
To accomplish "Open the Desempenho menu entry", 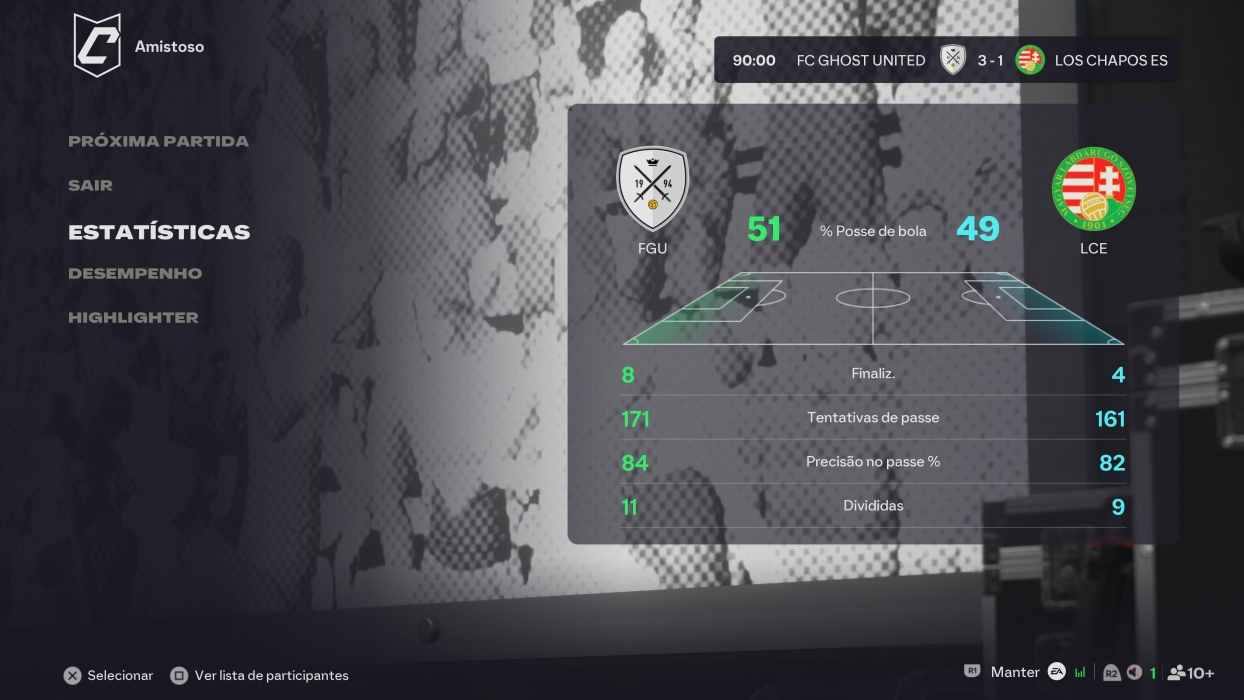I will [x=135, y=273].
